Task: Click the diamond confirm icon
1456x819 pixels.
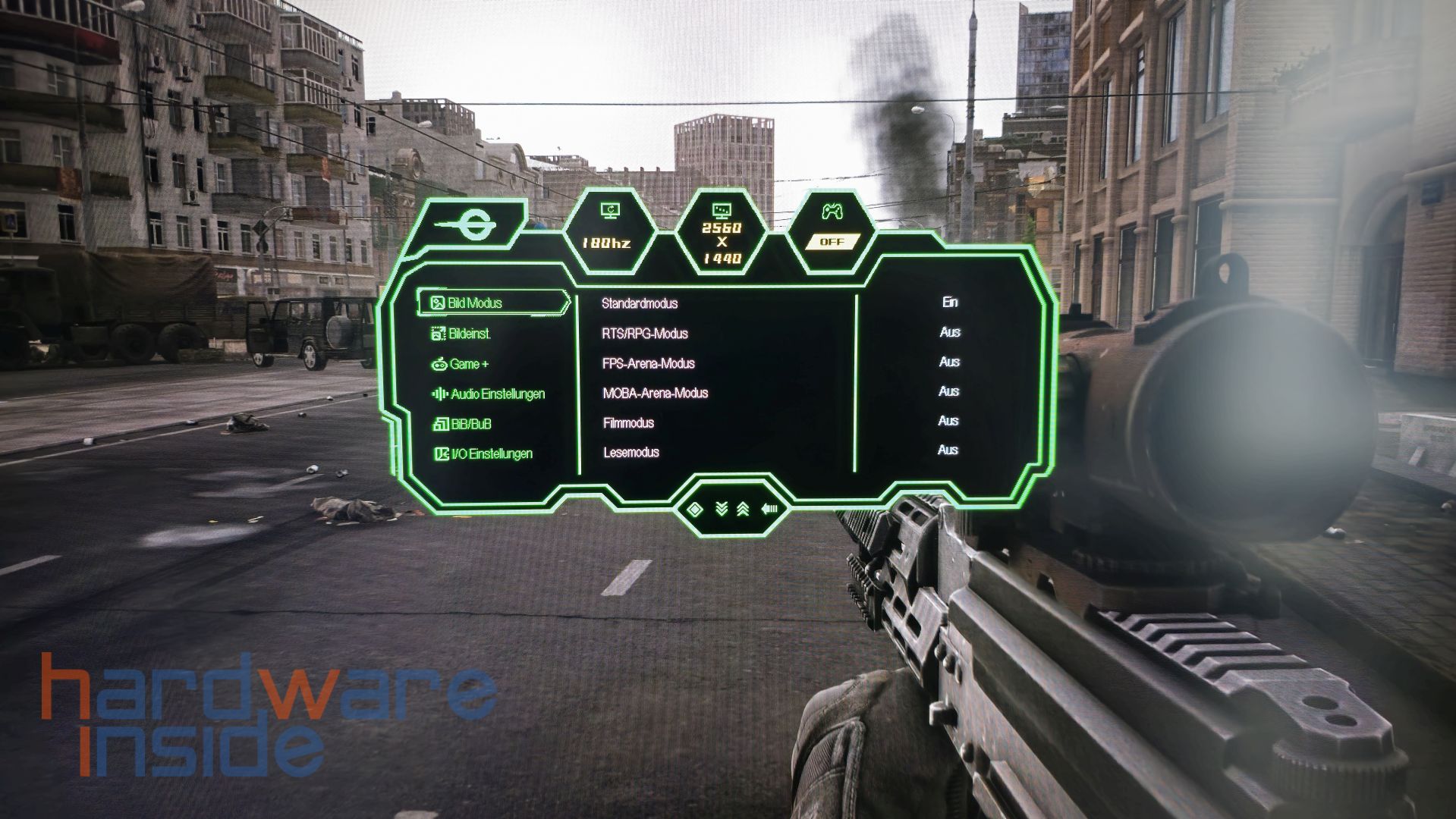Action: (x=693, y=509)
